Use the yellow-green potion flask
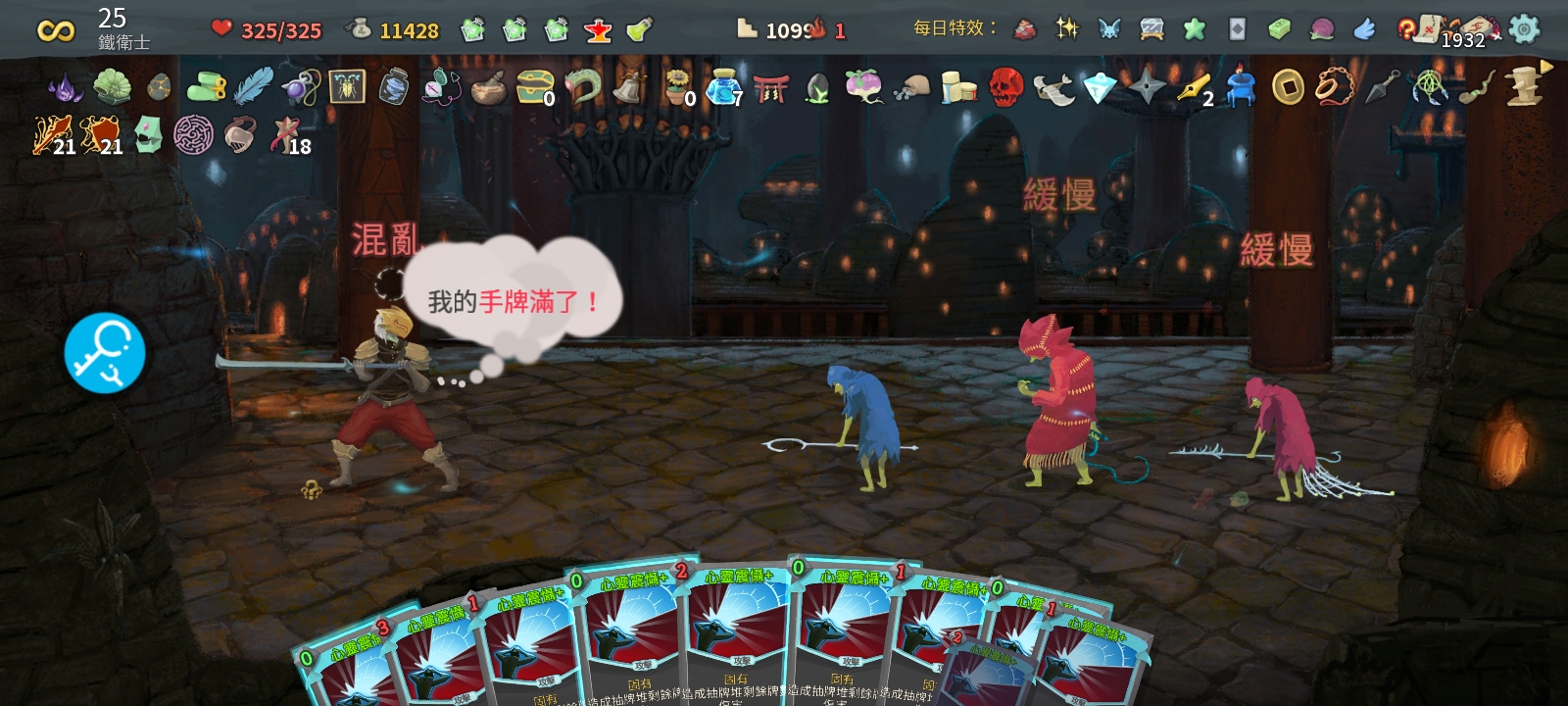 click(639, 30)
